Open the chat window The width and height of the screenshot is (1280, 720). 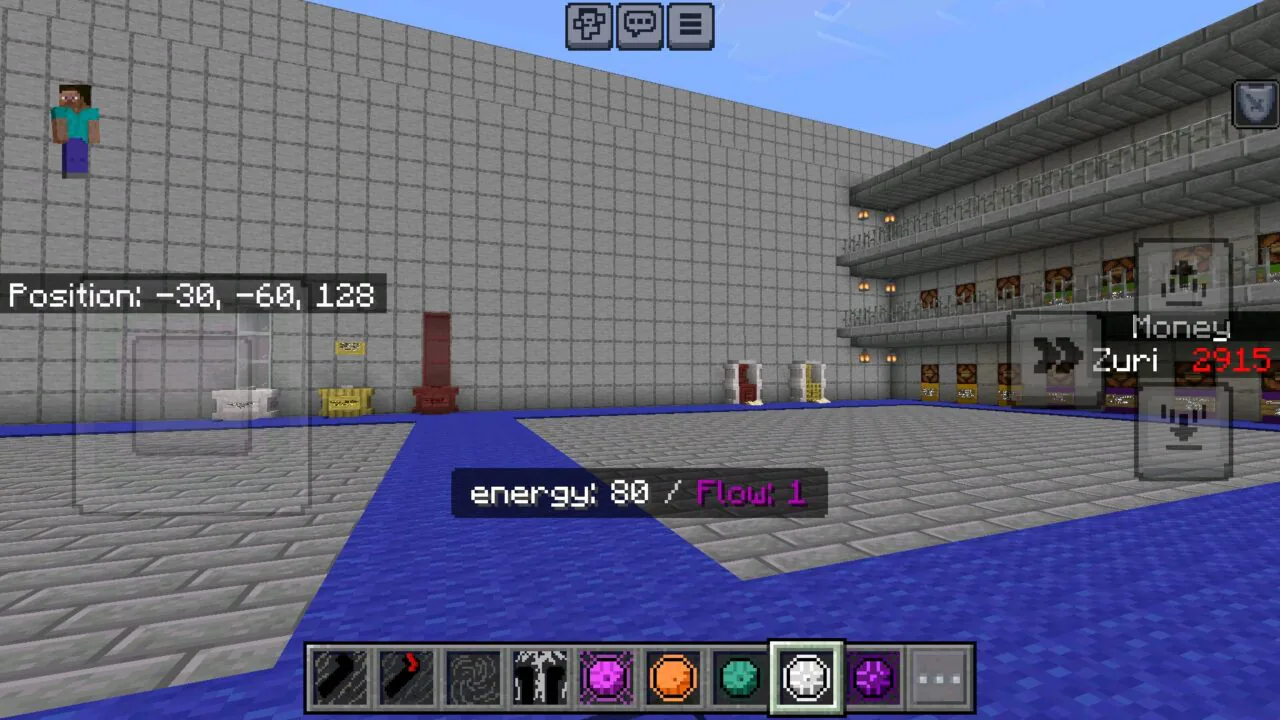click(640, 25)
